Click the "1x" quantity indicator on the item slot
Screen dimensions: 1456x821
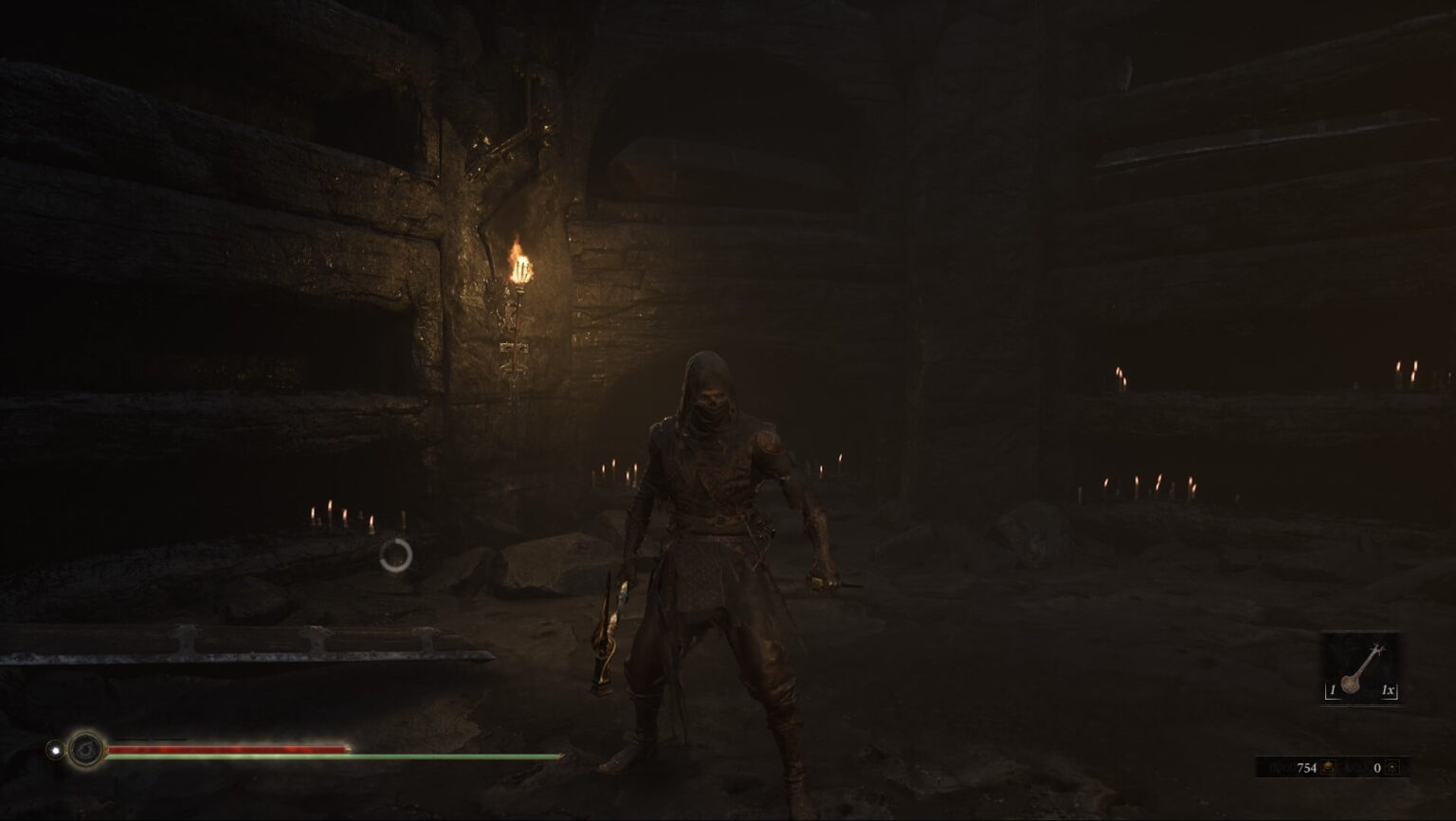[1389, 688]
